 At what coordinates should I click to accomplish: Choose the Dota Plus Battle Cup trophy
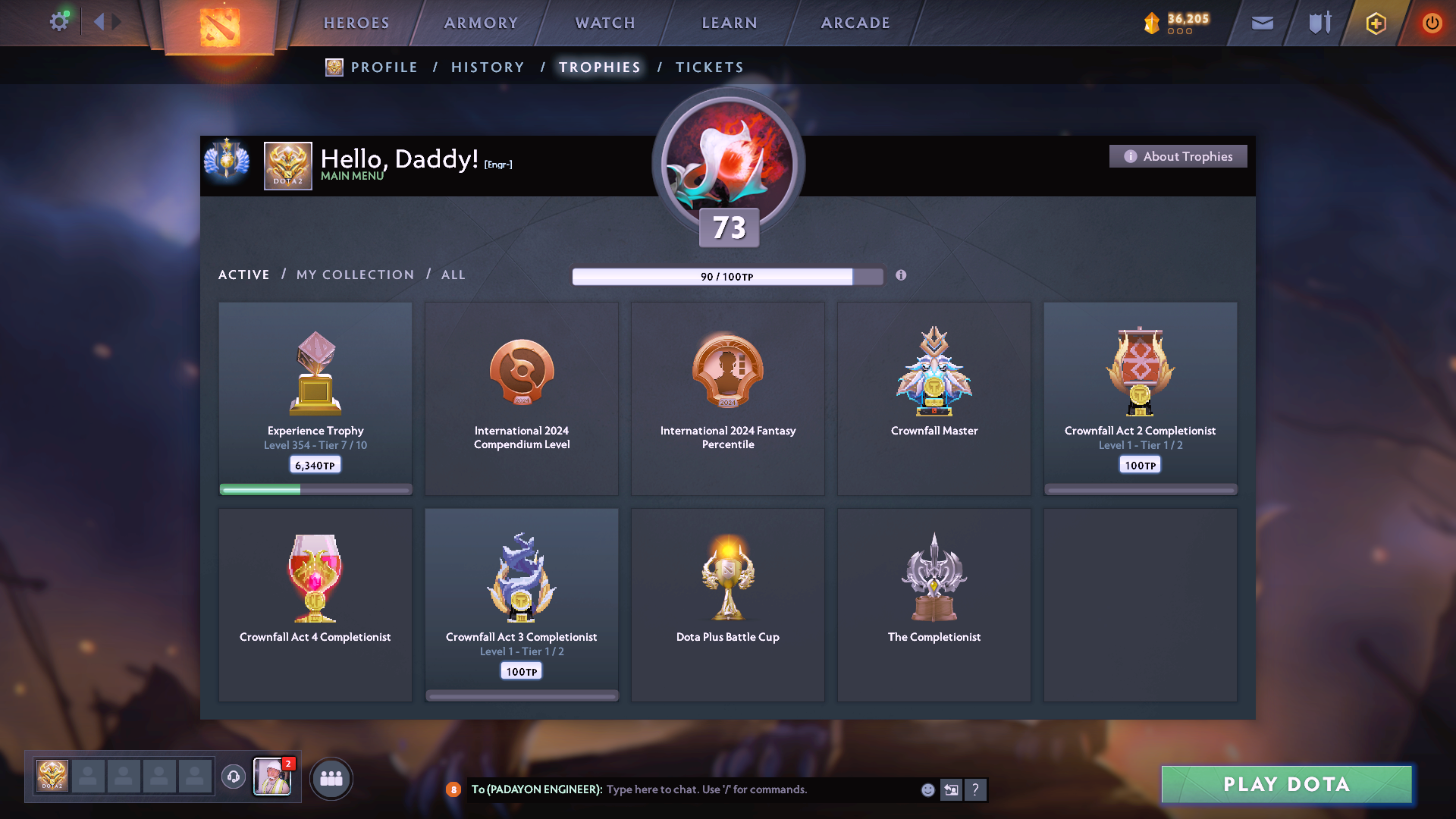click(728, 604)
